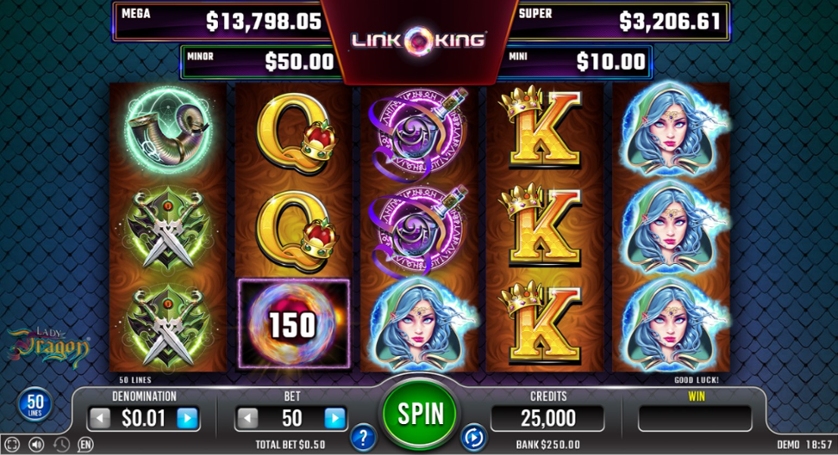Image resolution: width=838 pixels, height=455 pixels.
Task: Raise the bet amount using right arrow
Action: pos(335,418)
